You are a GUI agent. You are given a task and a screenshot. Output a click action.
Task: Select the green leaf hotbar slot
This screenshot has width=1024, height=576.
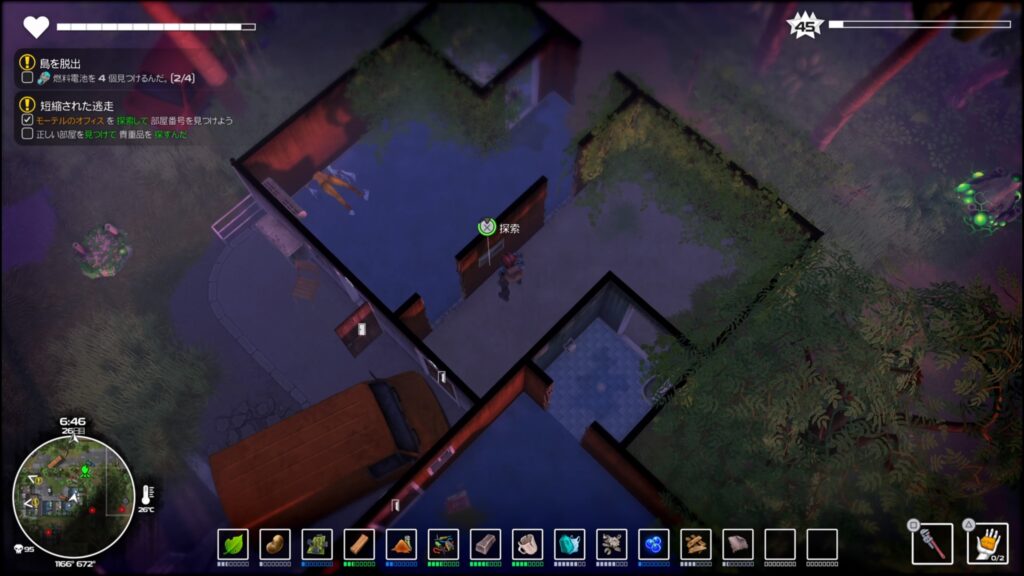pos(233,544)
